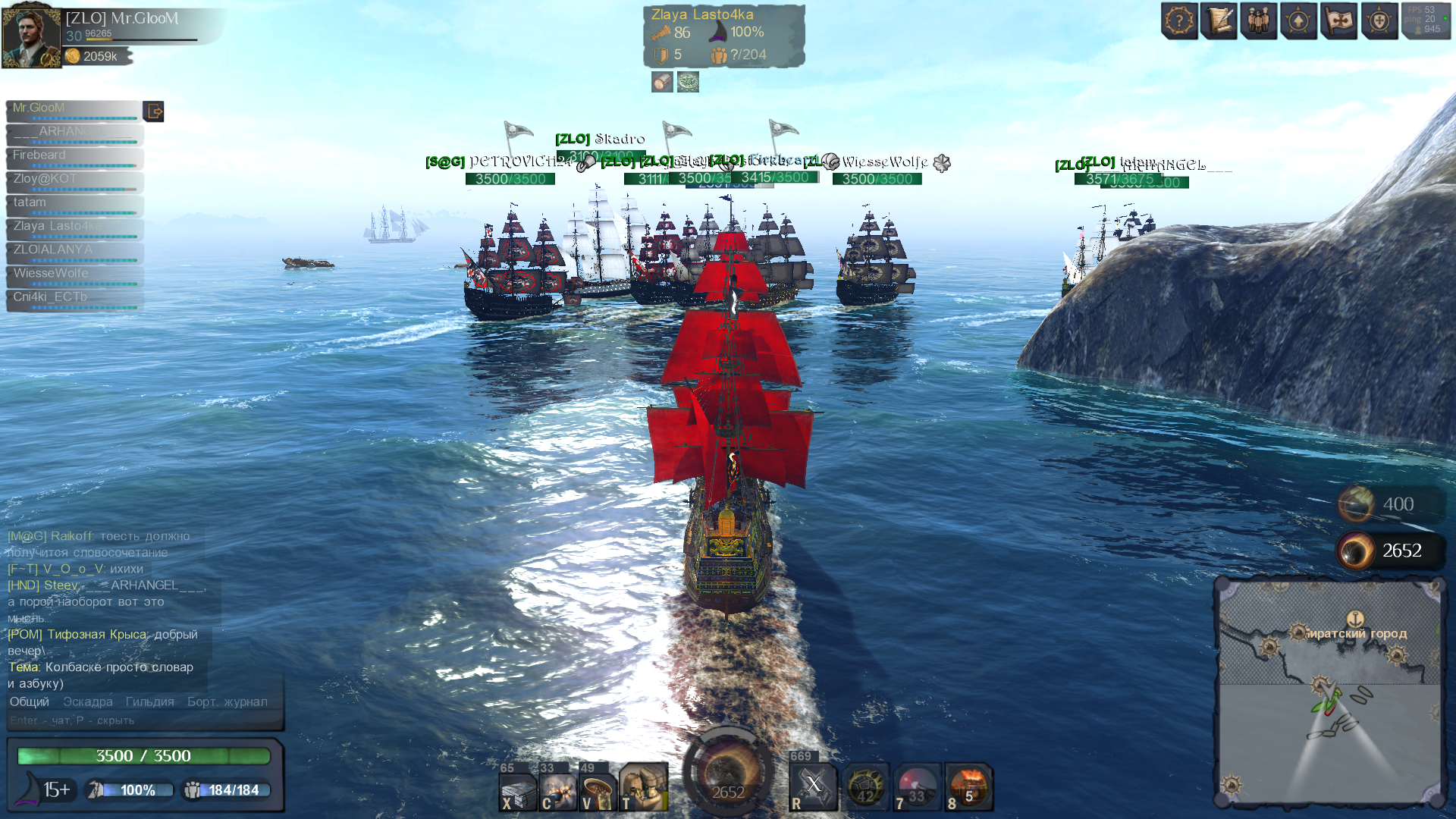Open the three-crewmen group panel
1456x819 pixels.
[1259, 20]
